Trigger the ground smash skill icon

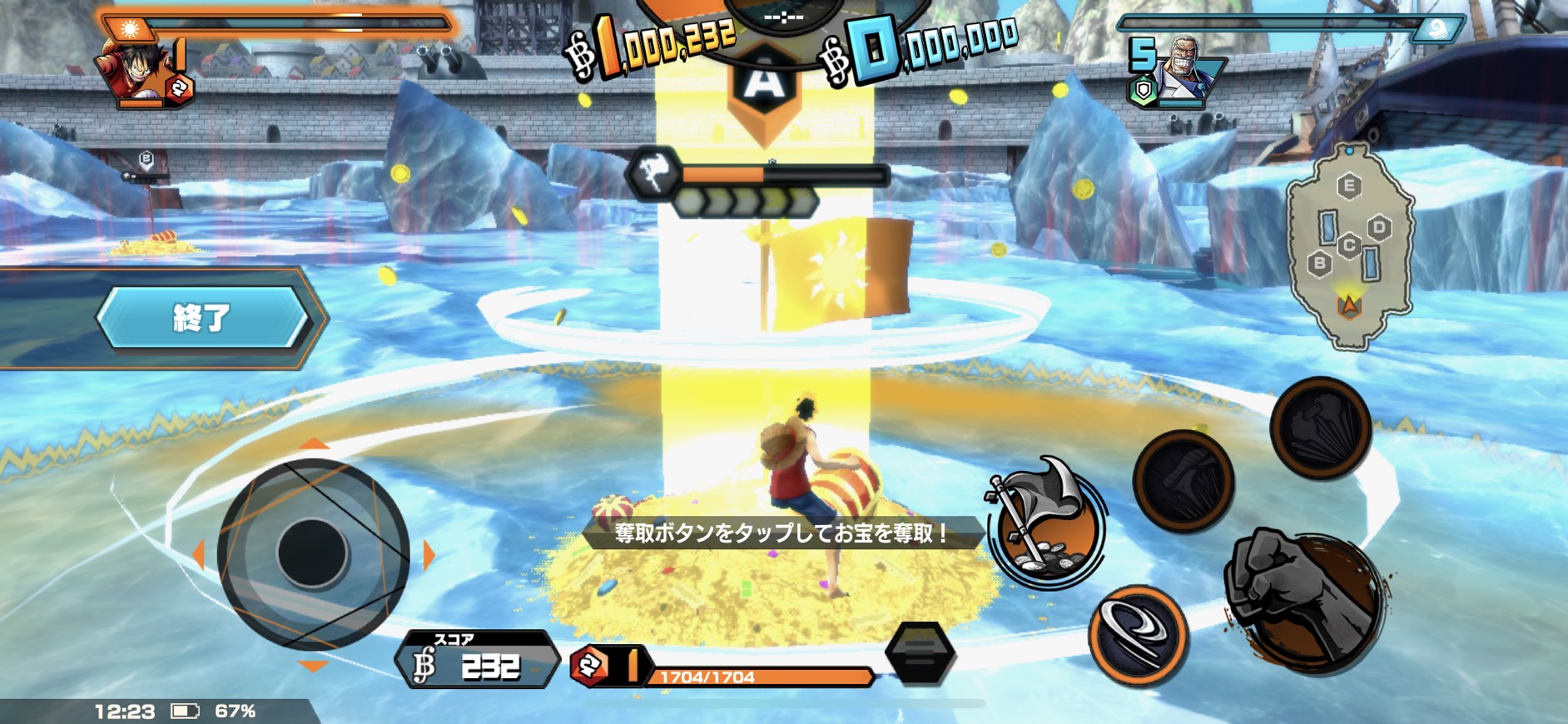pos(1320,427)
